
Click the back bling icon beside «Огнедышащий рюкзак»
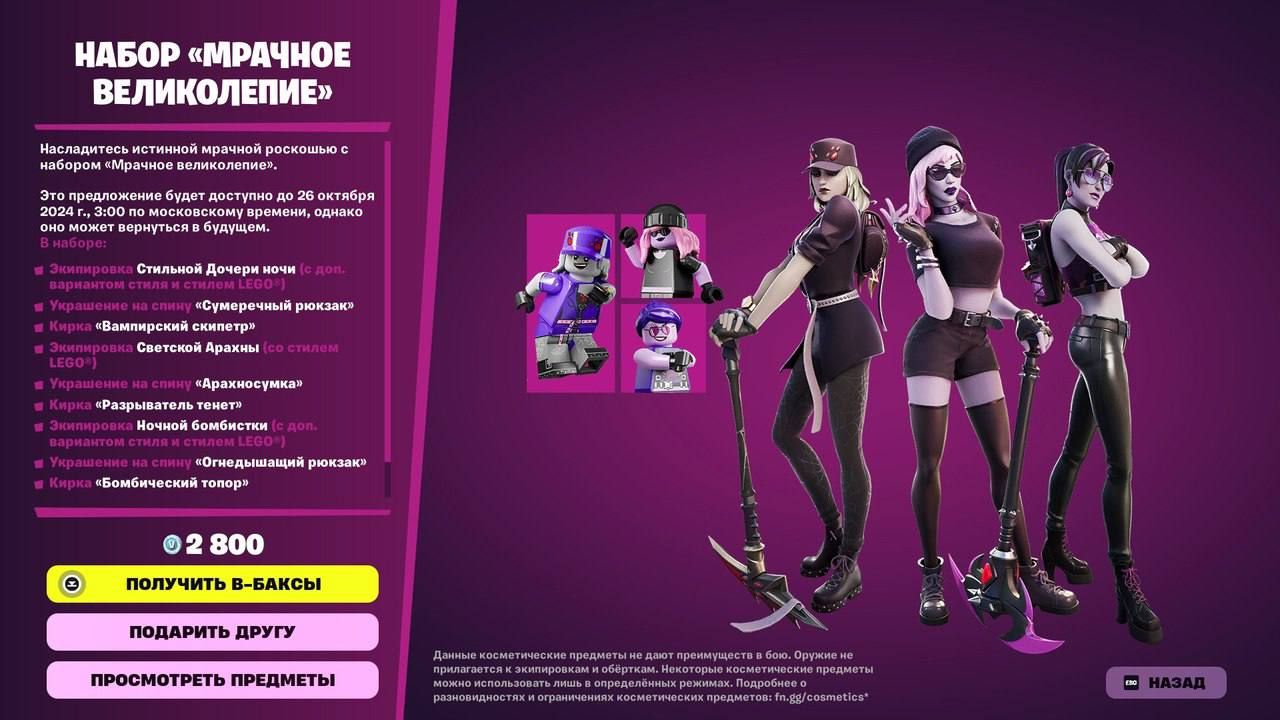[x=40, y=462]
